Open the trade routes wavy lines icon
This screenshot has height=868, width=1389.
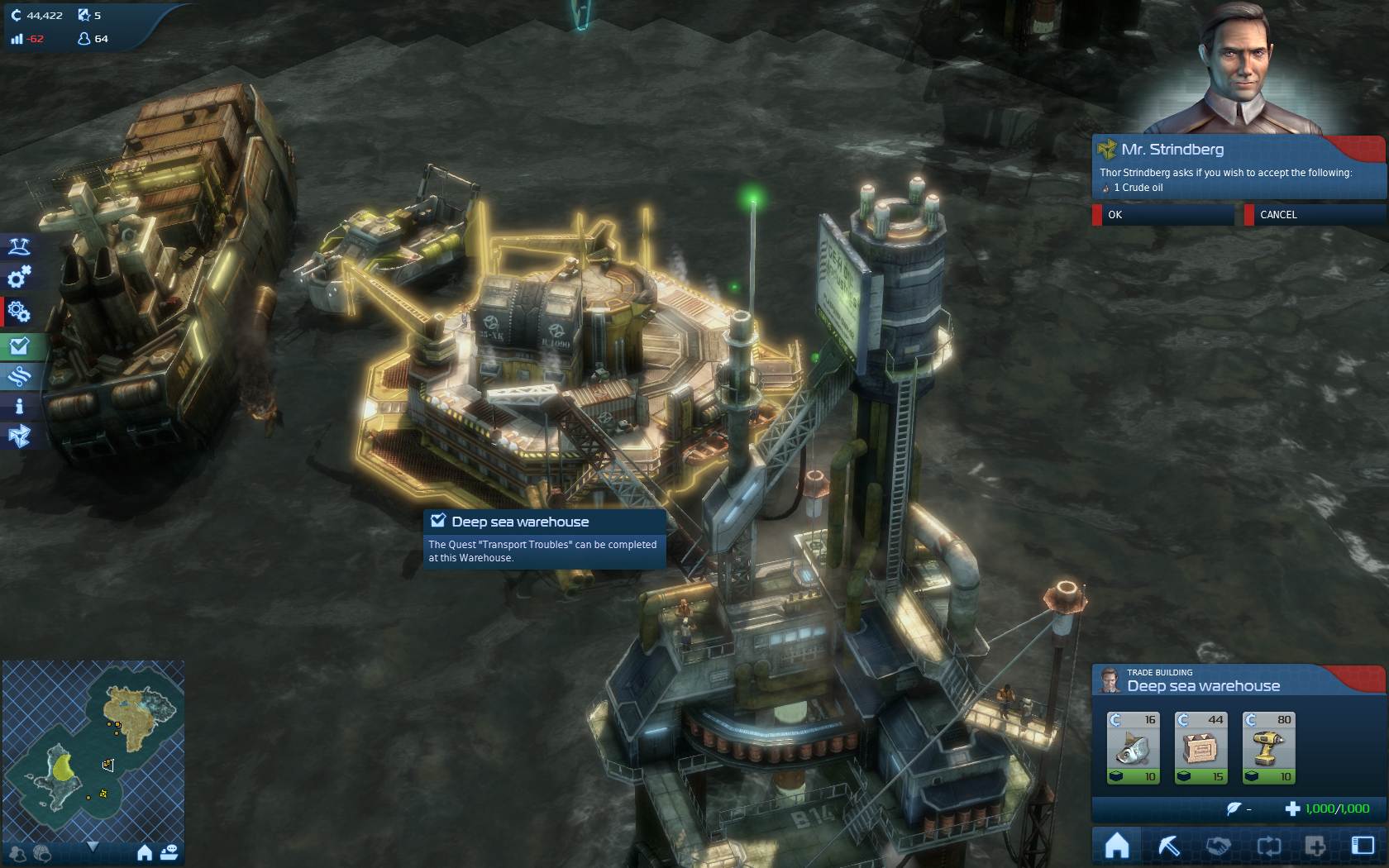coord(19,376)
